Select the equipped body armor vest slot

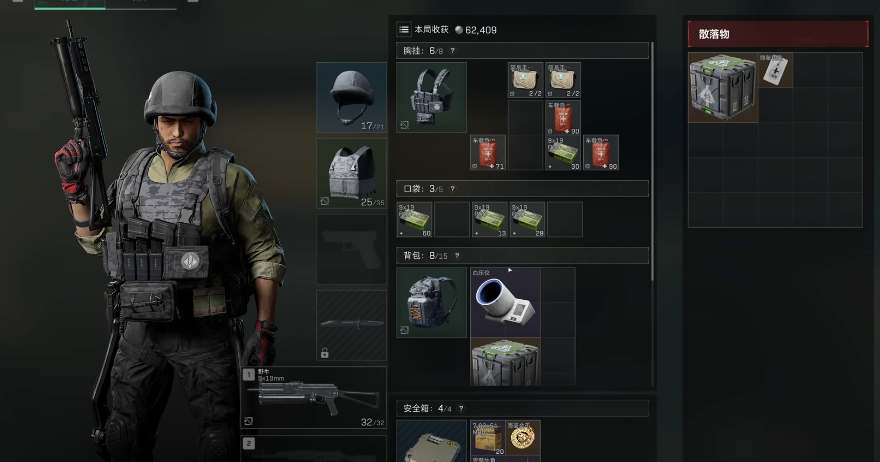pos(351,173)
